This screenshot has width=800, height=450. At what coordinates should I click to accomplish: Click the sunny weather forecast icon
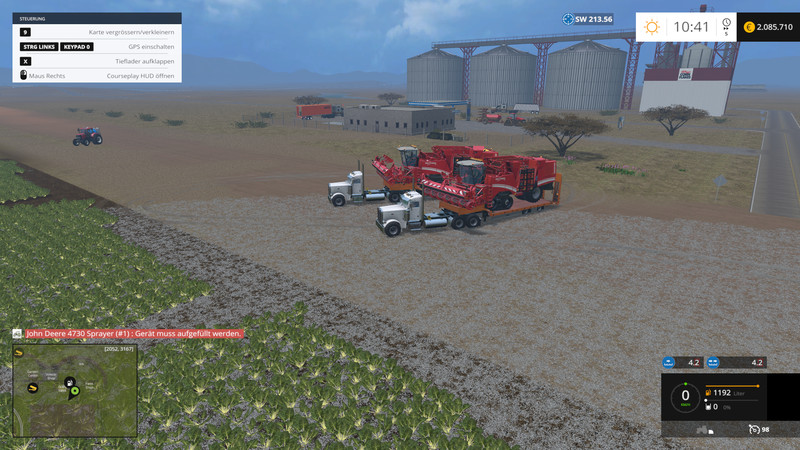pyautogui.click(x=653, y=26)
